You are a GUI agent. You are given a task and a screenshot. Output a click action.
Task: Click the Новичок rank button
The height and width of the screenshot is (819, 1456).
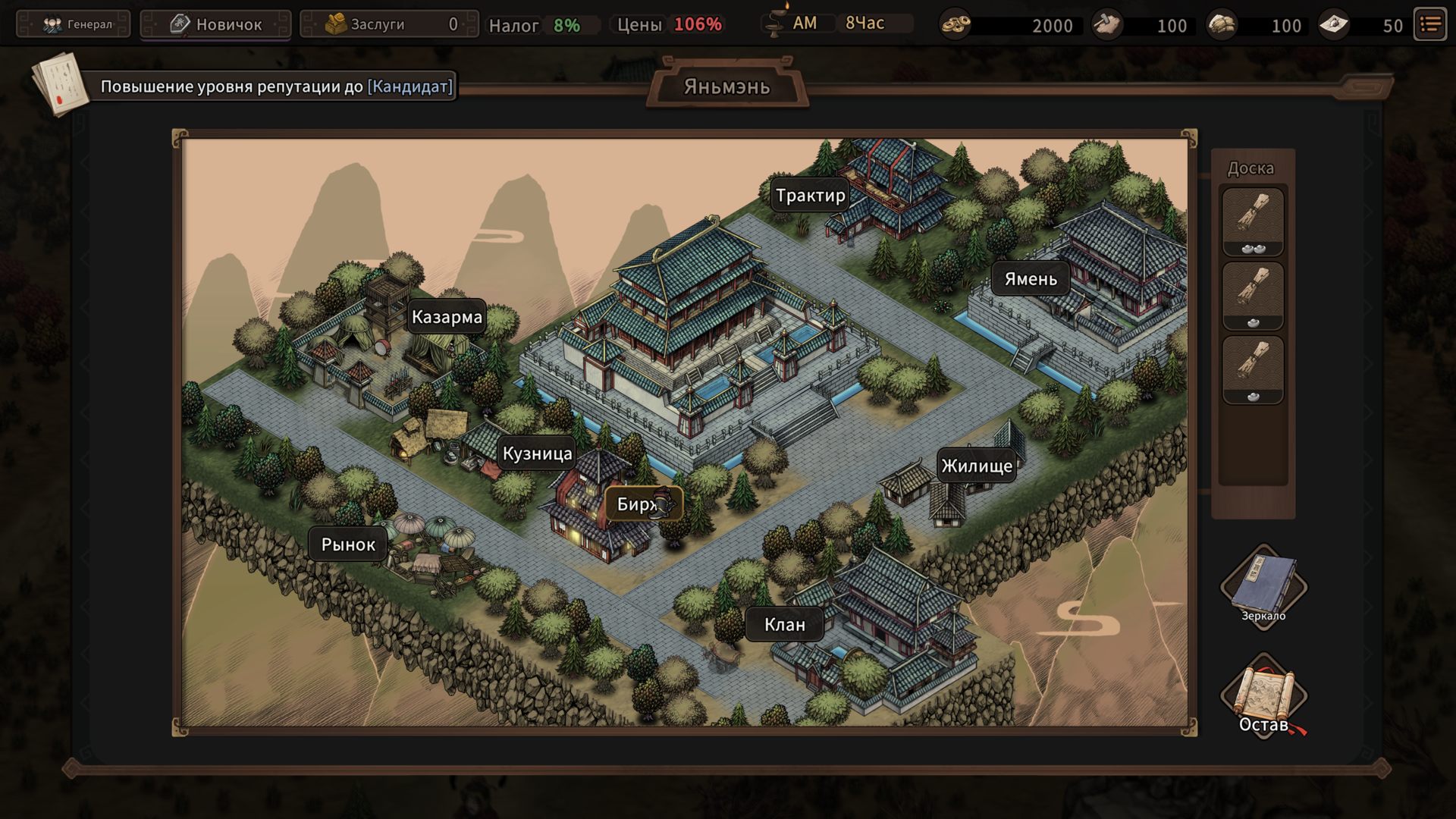216,24
